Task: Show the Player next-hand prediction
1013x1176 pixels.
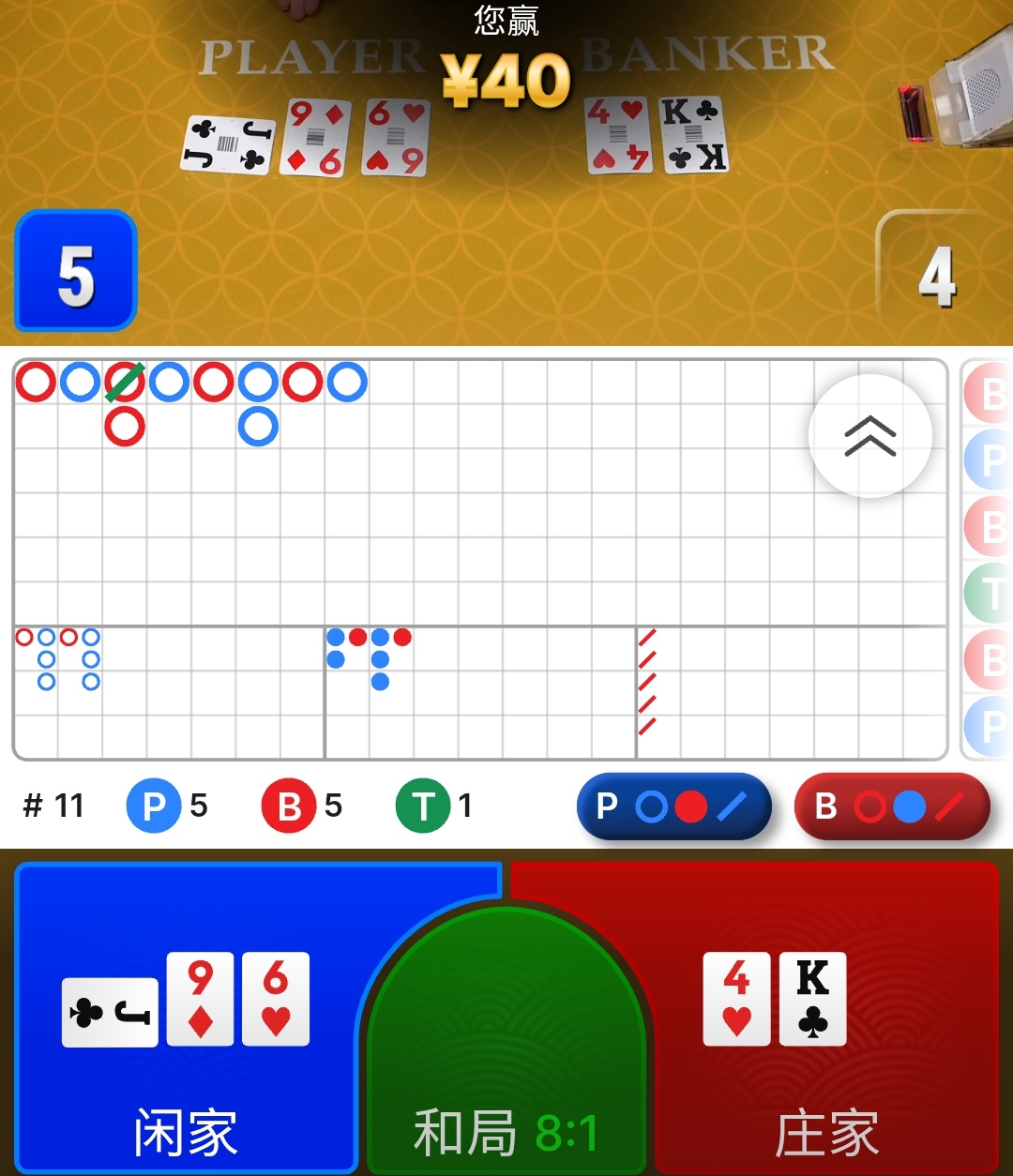Action: click(673, 807)
